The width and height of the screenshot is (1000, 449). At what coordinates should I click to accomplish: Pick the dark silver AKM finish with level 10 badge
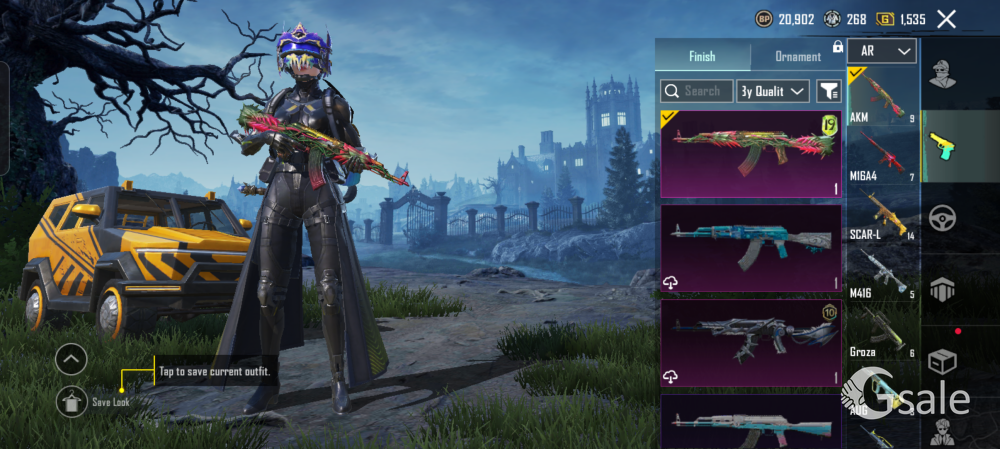(750, 343)
